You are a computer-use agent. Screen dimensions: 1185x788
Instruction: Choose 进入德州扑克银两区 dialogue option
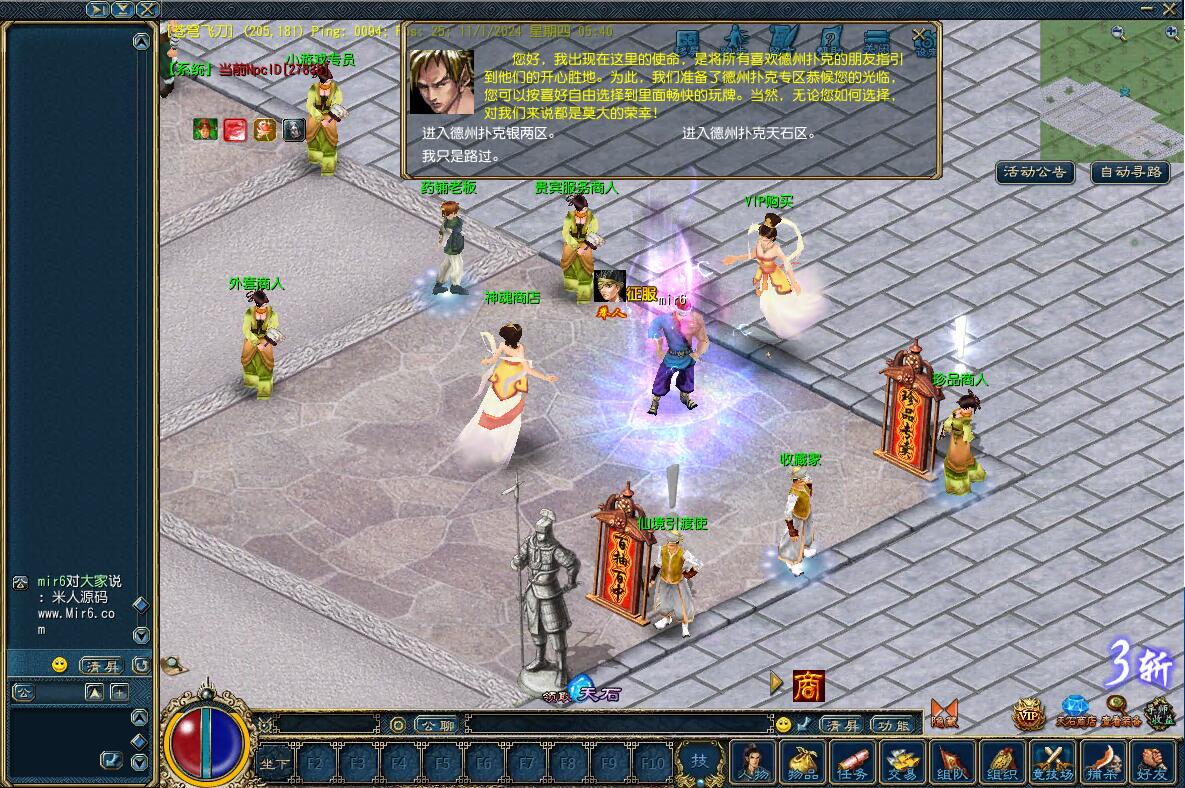point(487,133)
